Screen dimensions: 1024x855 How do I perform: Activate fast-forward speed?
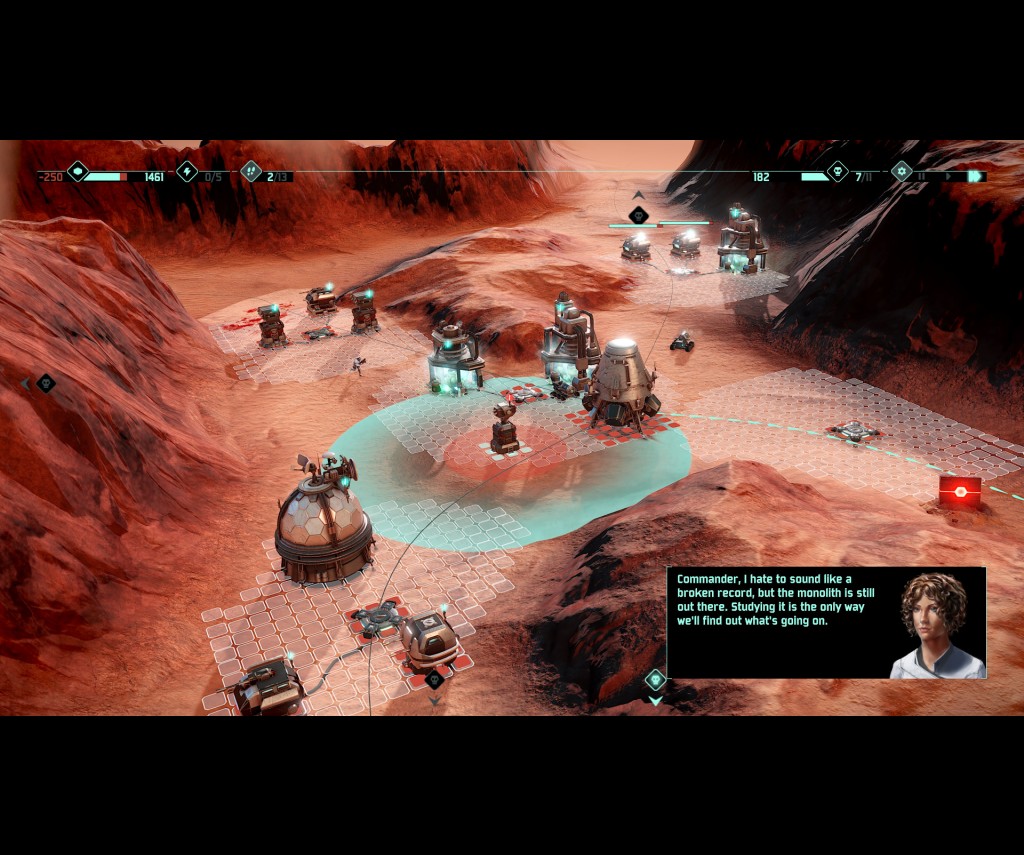[974, 177]
